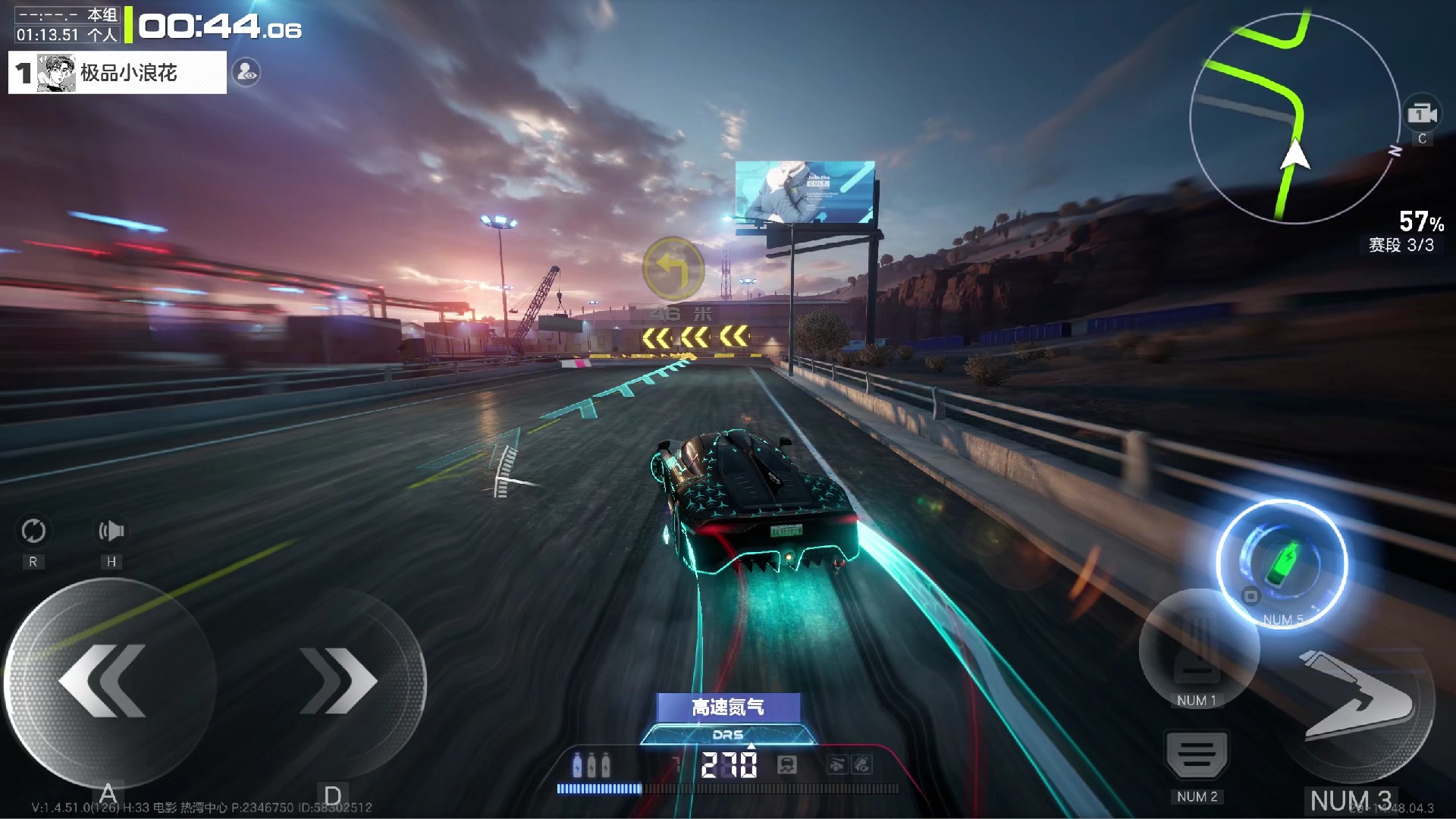Hit the drift pedal button
Viewport: 1456px width, 819px height.
tap(1197, 647)
